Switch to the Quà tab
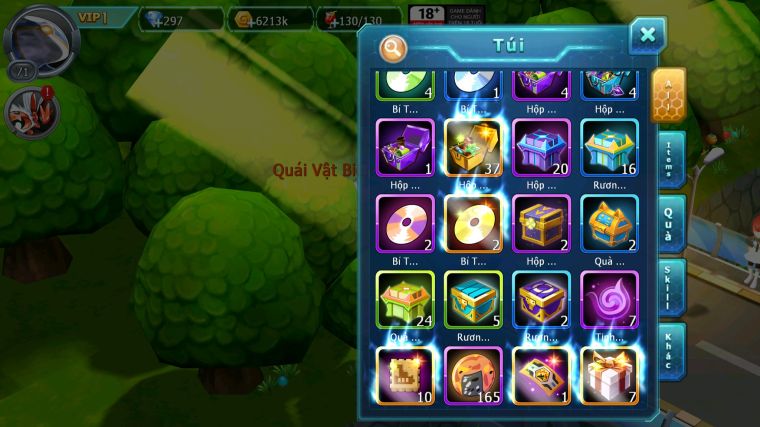 [x=670, y=222]
